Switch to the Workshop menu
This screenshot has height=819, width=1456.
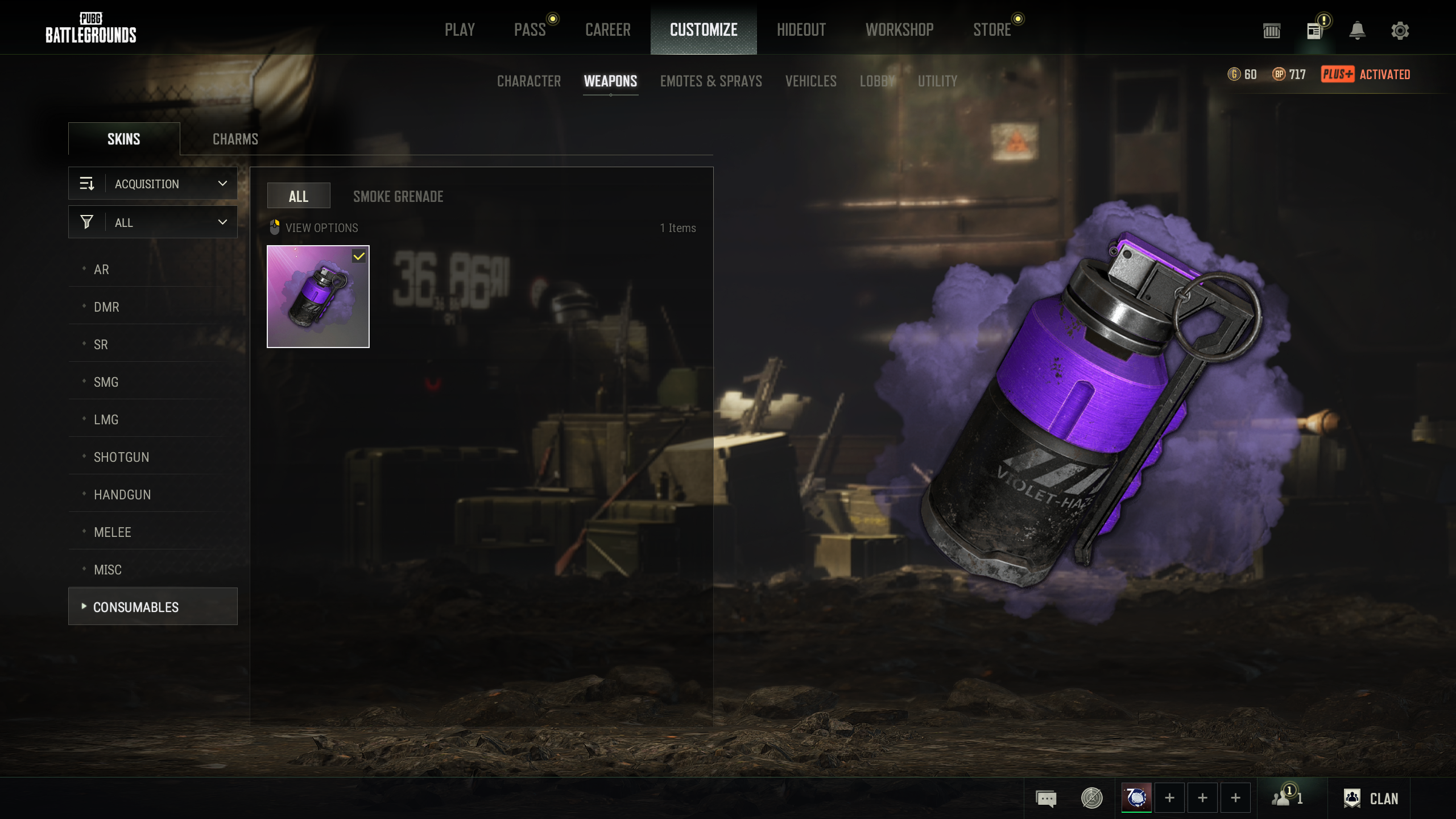coord(899,30)
